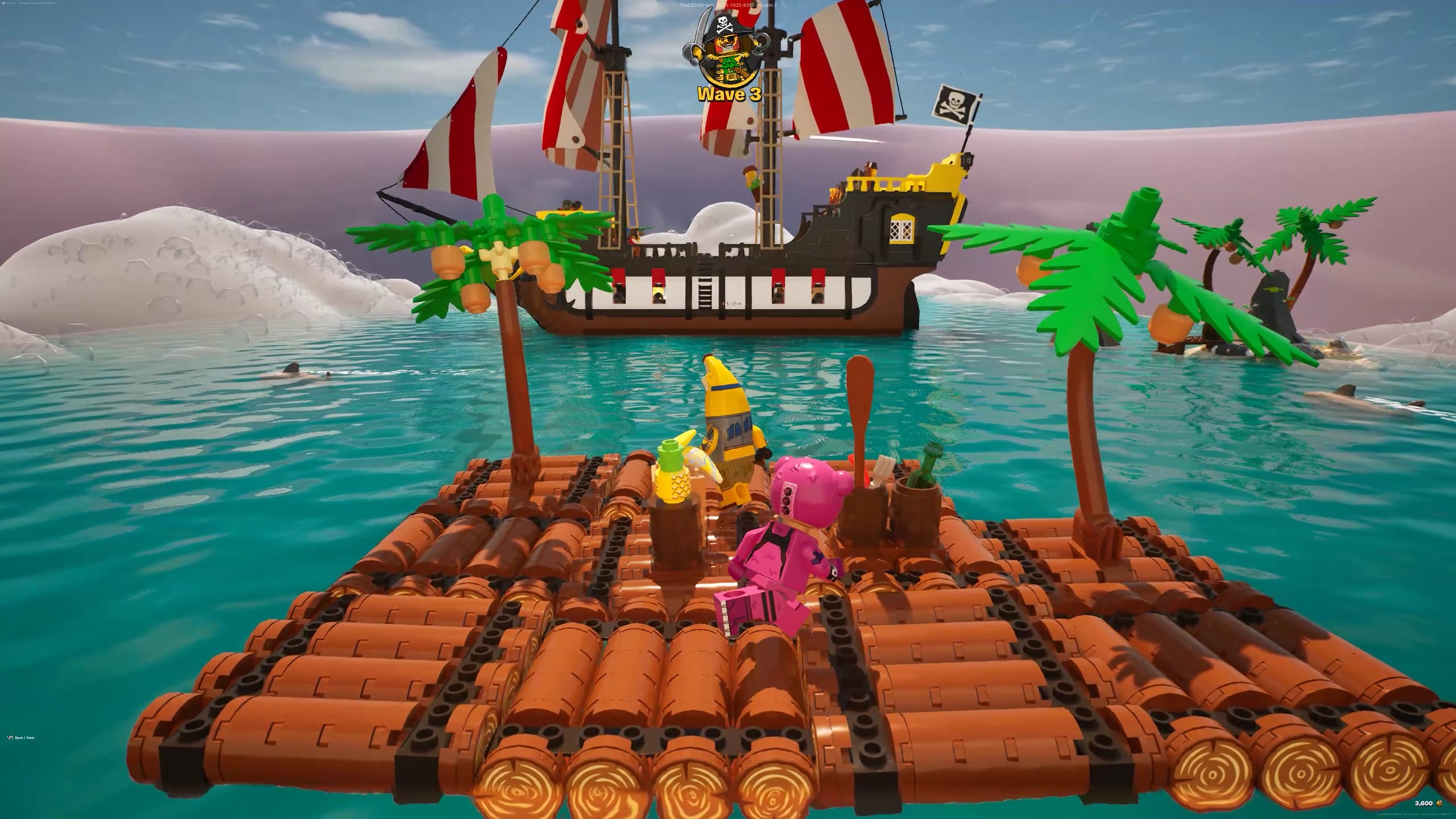Click the skull on the Wave 3 pirate hat
Screen dimensions: 1456x819
(722, 23)
